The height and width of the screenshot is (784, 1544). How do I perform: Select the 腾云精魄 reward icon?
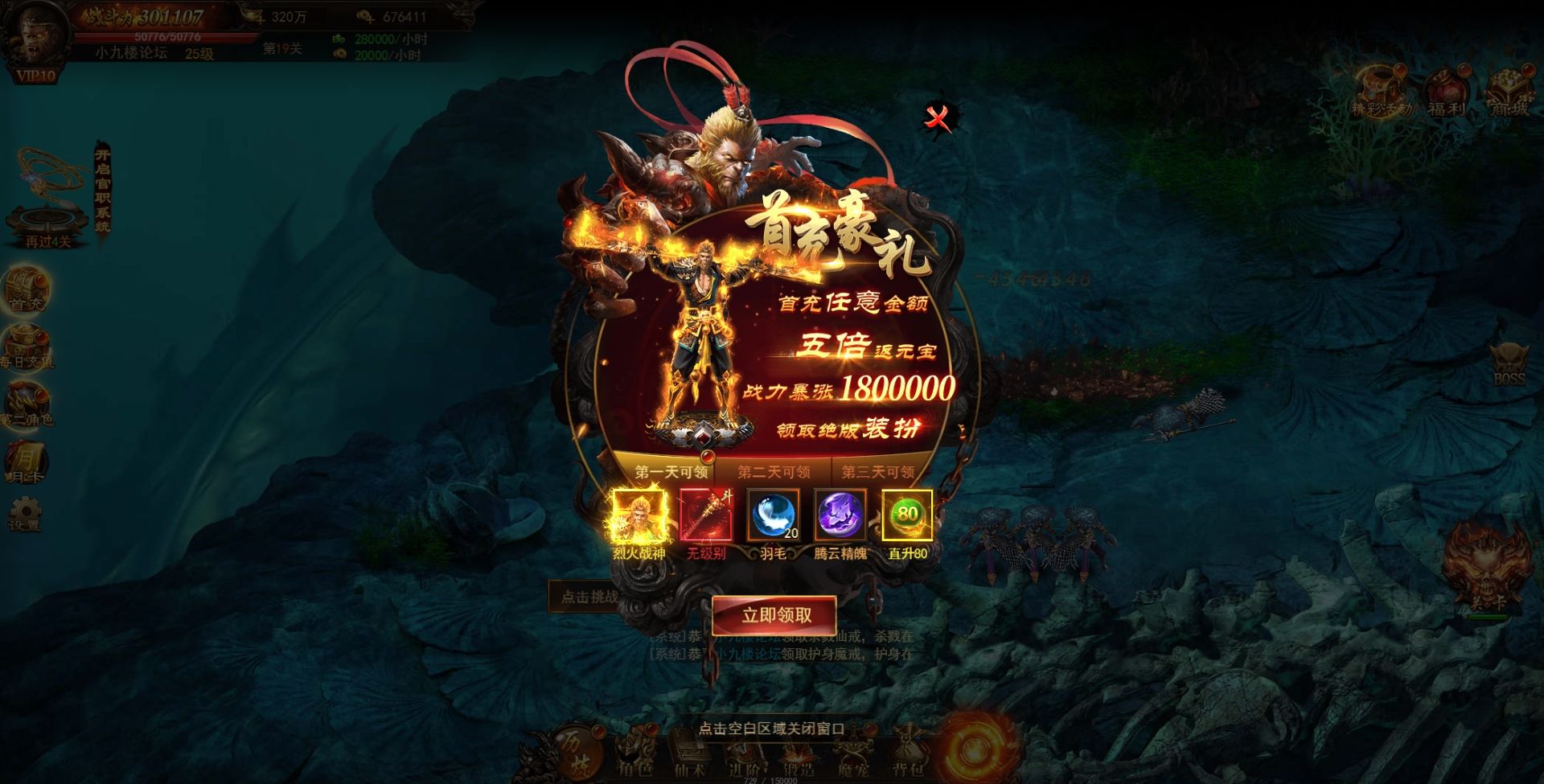840,515
